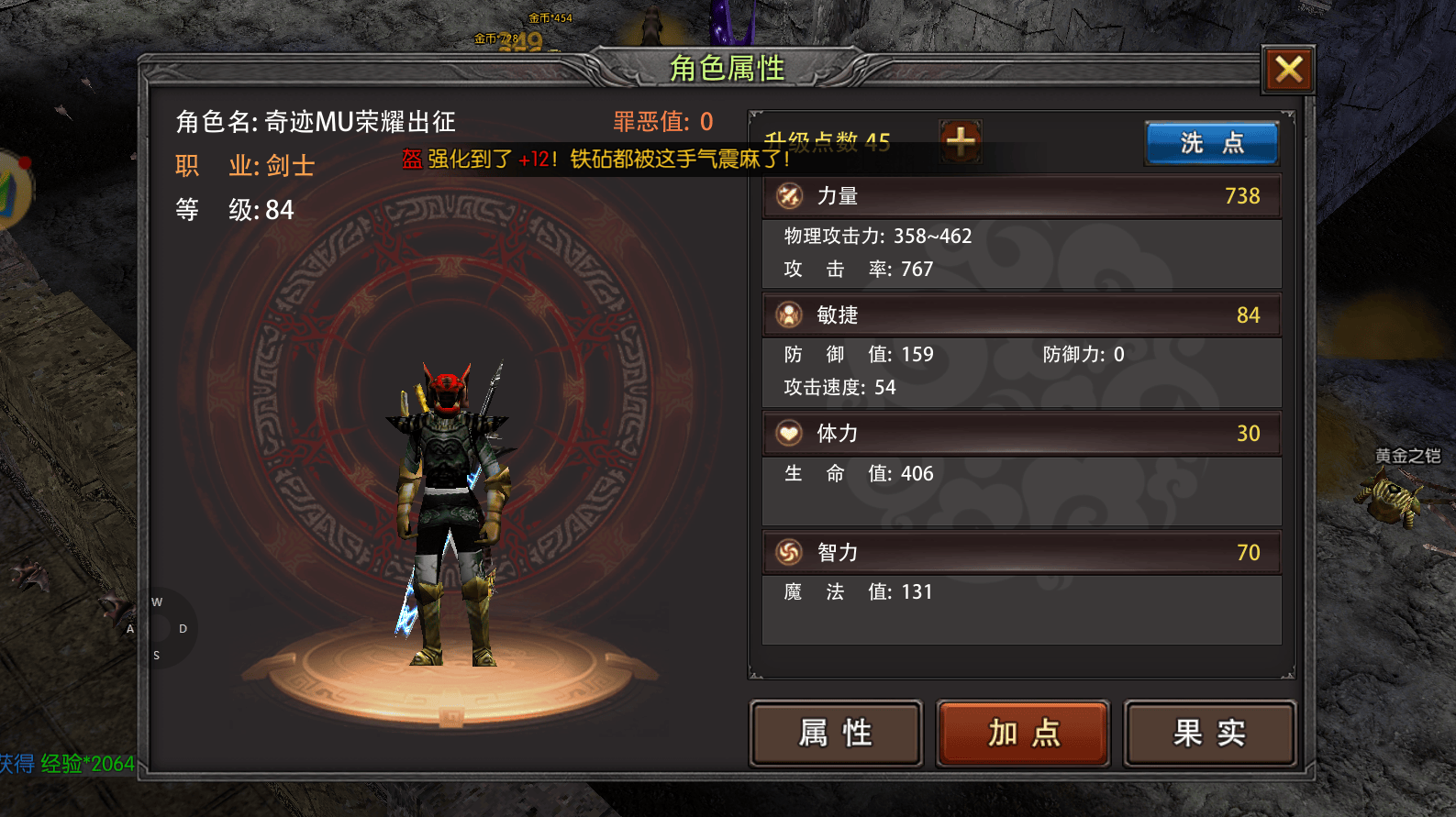Click the 洗点 reset points button
The height and width of the screenshot is (817, 1456).
(1211, 143)
